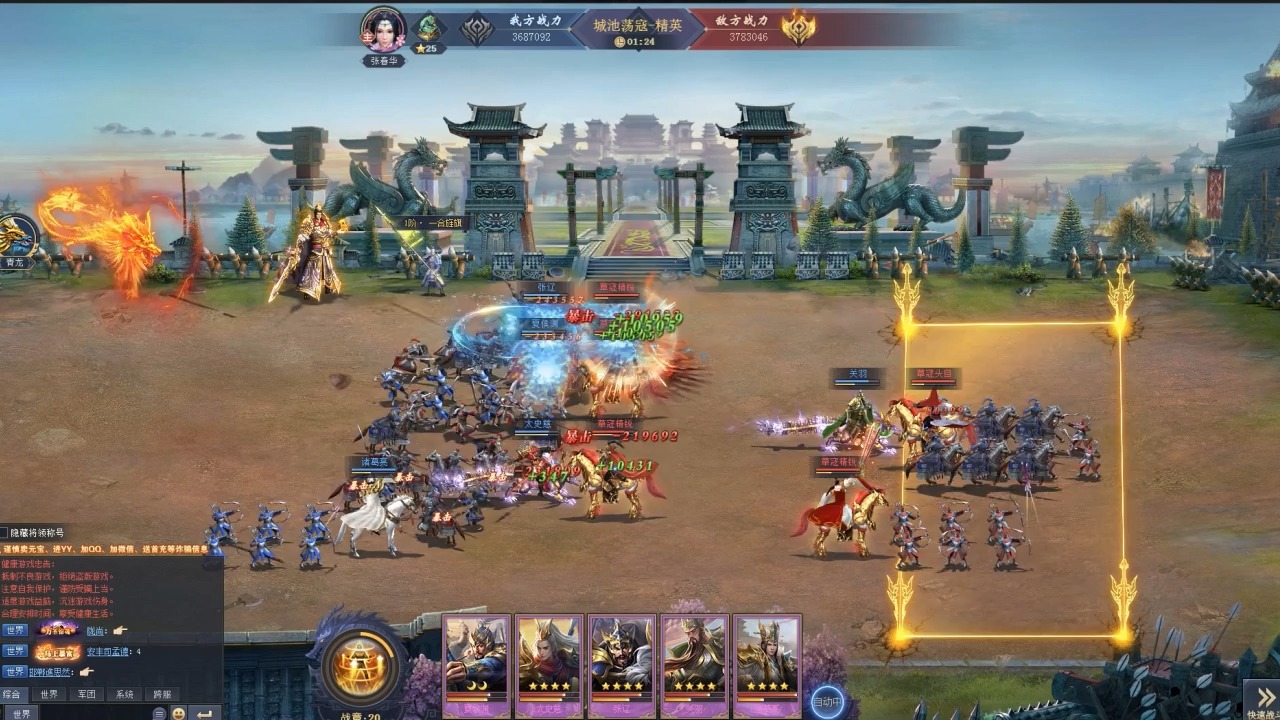Screen dimensions: 1280x720
Task: Pick the archer hero card with moon icons
Action: [x=477, y=662]
